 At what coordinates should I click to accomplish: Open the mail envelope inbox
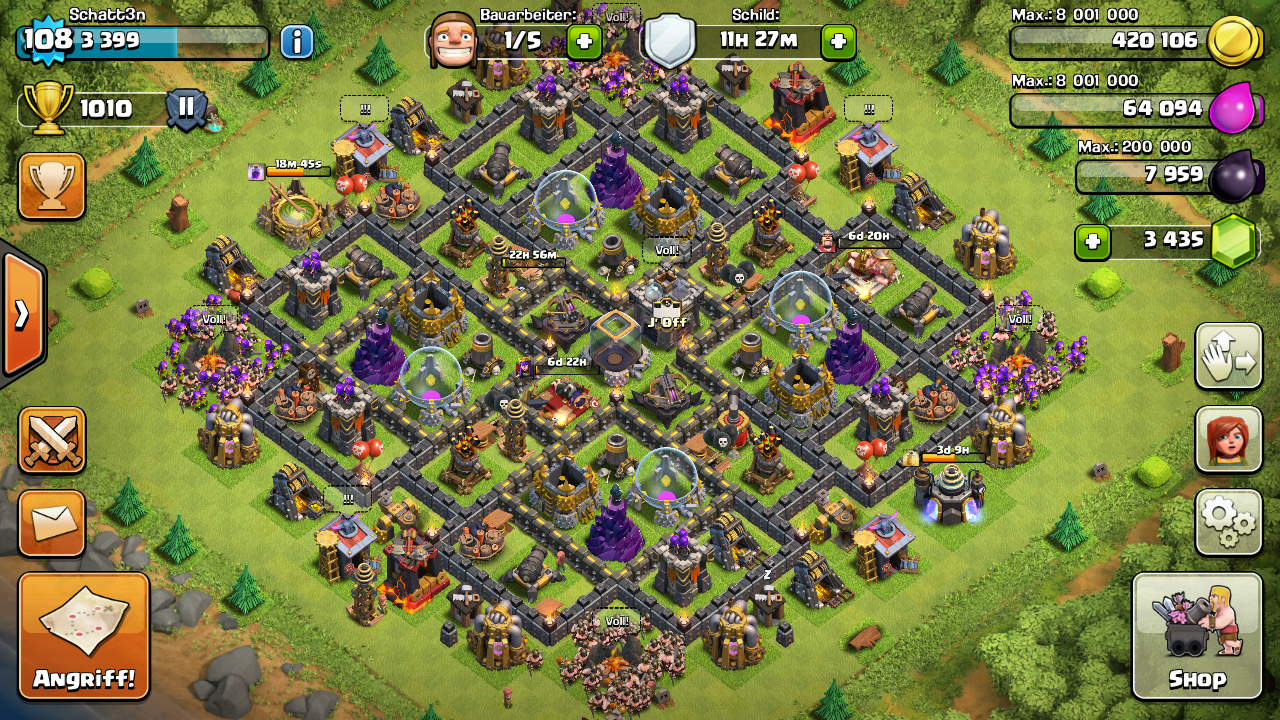[52, 523]
